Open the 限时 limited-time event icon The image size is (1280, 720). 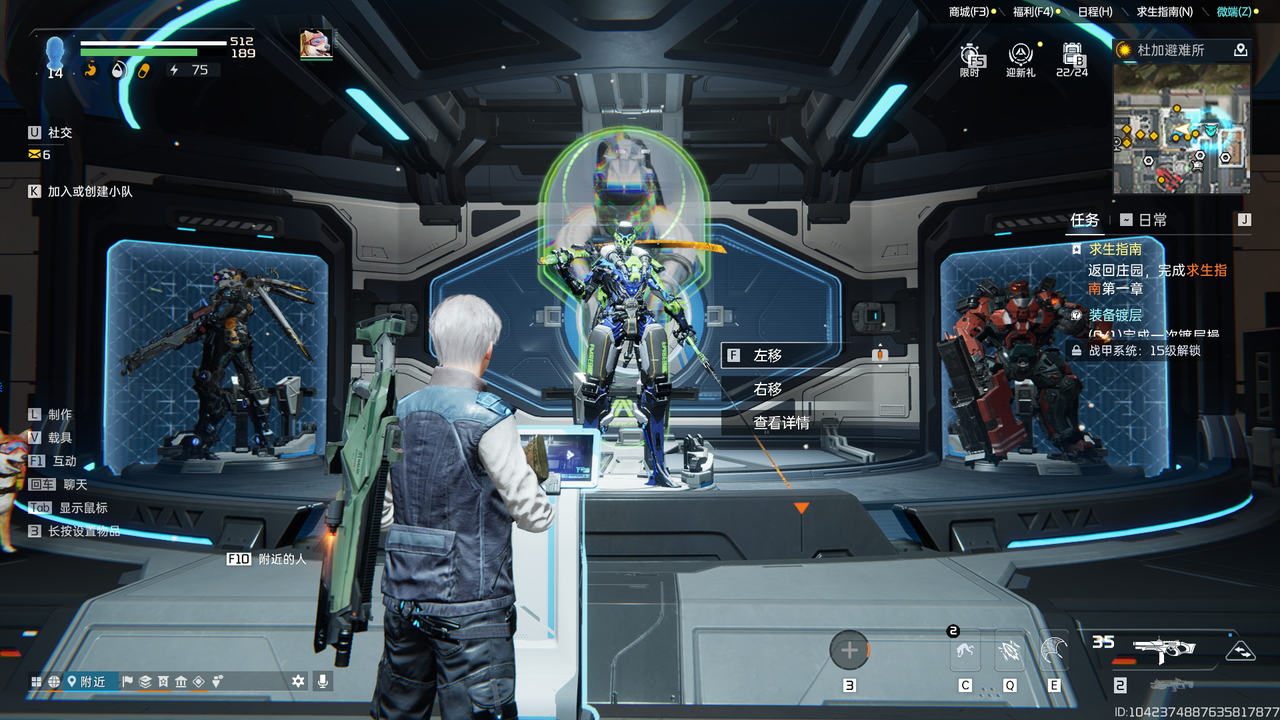pyautogui.click(x=970, y=58)
